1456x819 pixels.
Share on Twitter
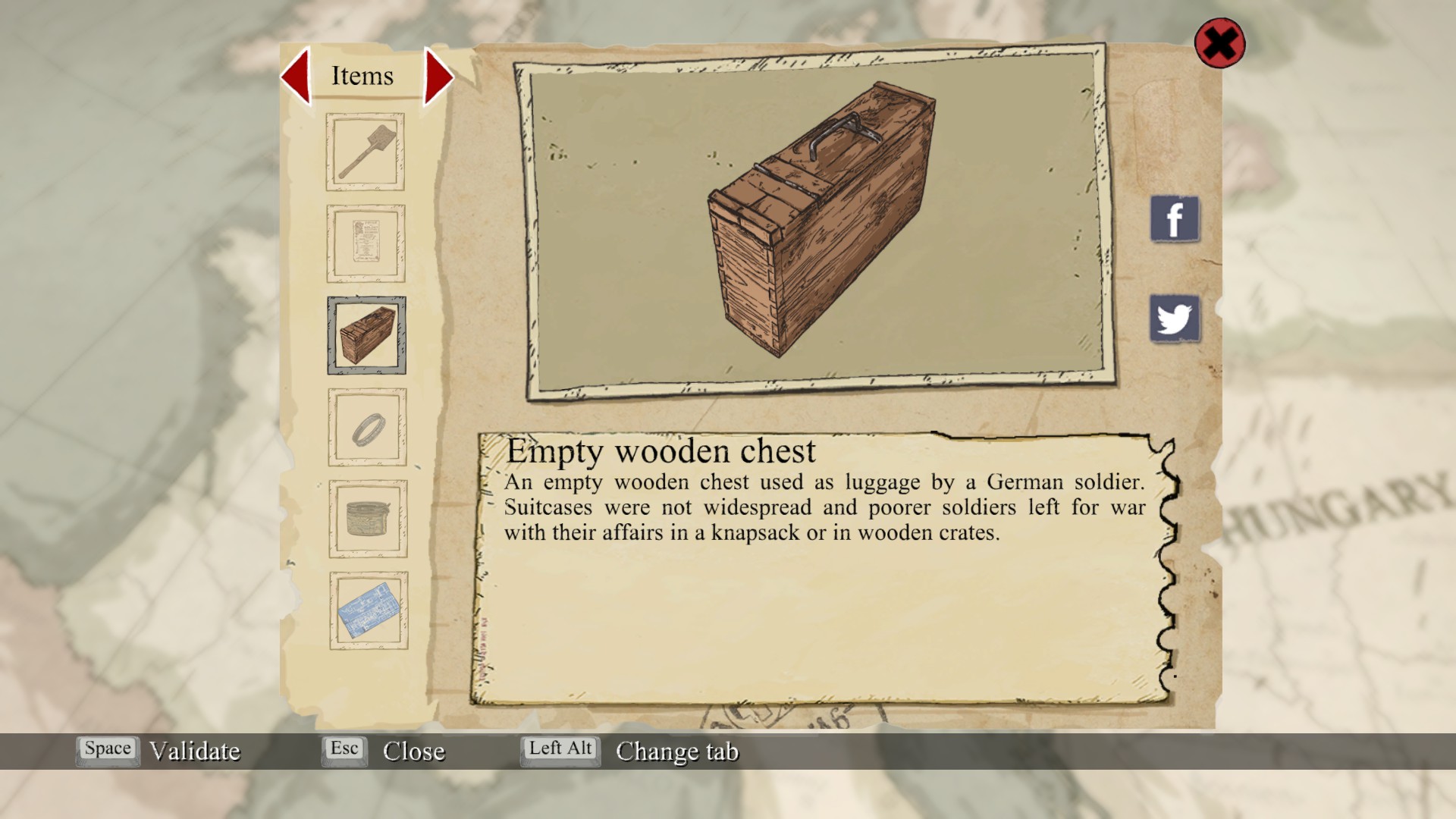(x=1175, y=318)
